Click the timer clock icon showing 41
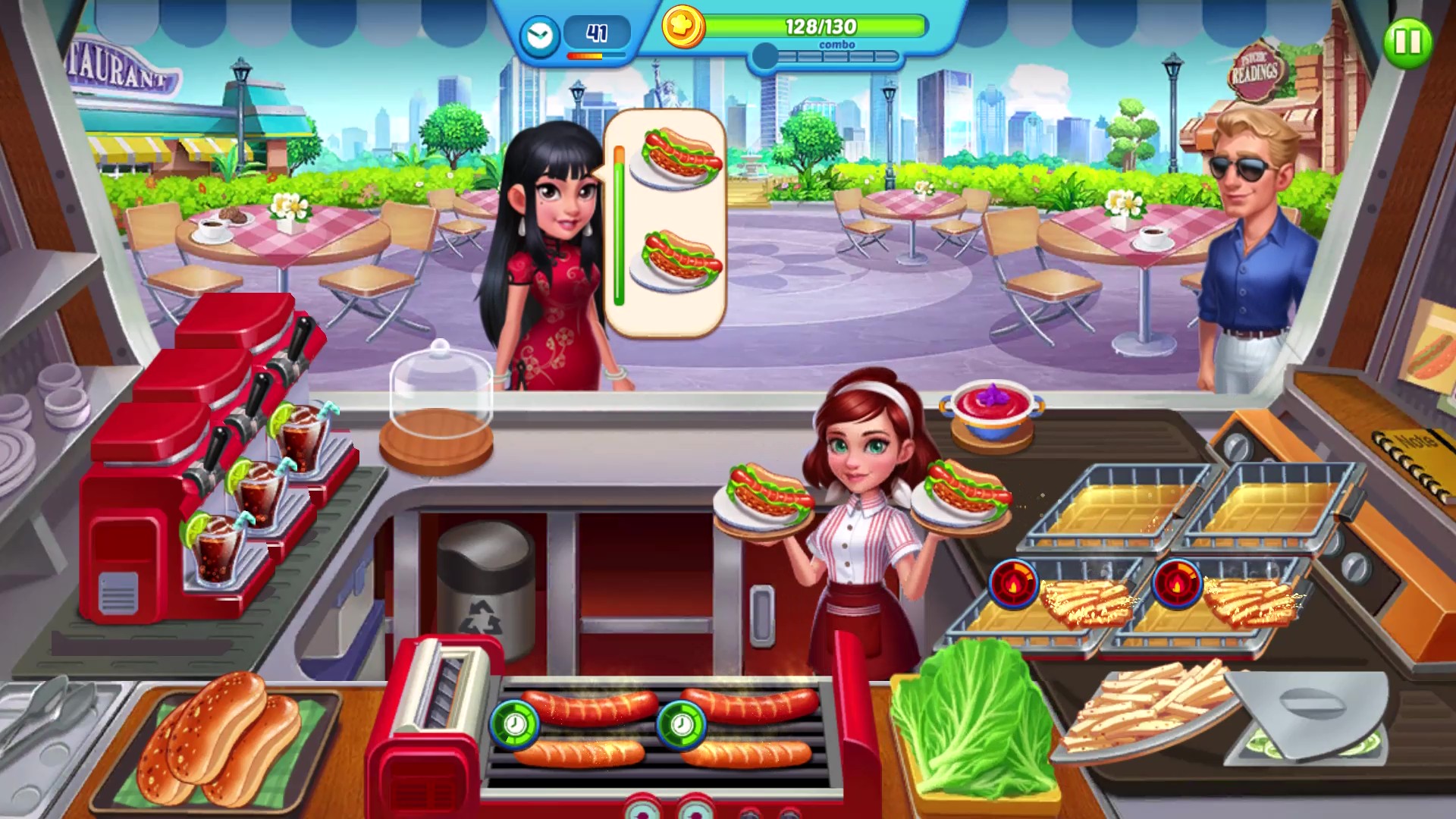 pyautogui.click(x=538, y=34)
